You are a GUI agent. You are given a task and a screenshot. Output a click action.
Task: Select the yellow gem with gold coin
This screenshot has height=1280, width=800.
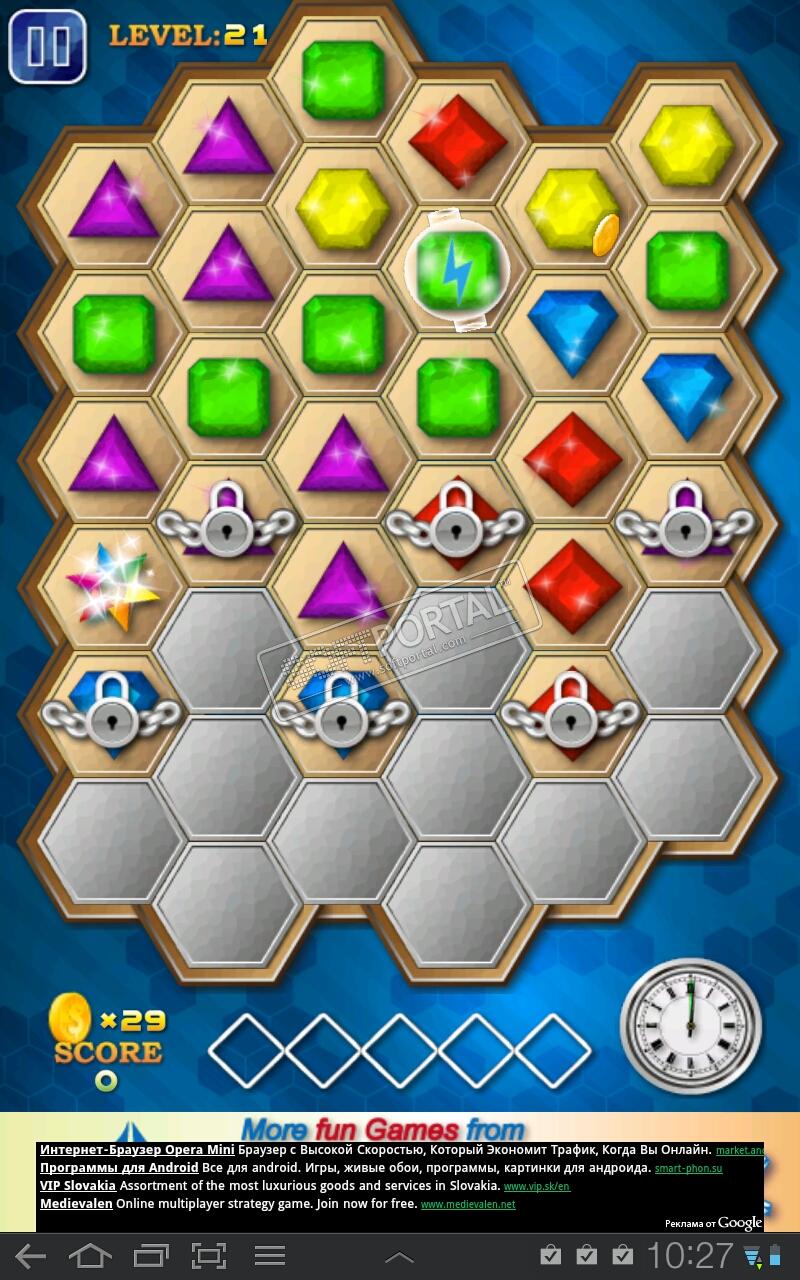coord(571,210)
